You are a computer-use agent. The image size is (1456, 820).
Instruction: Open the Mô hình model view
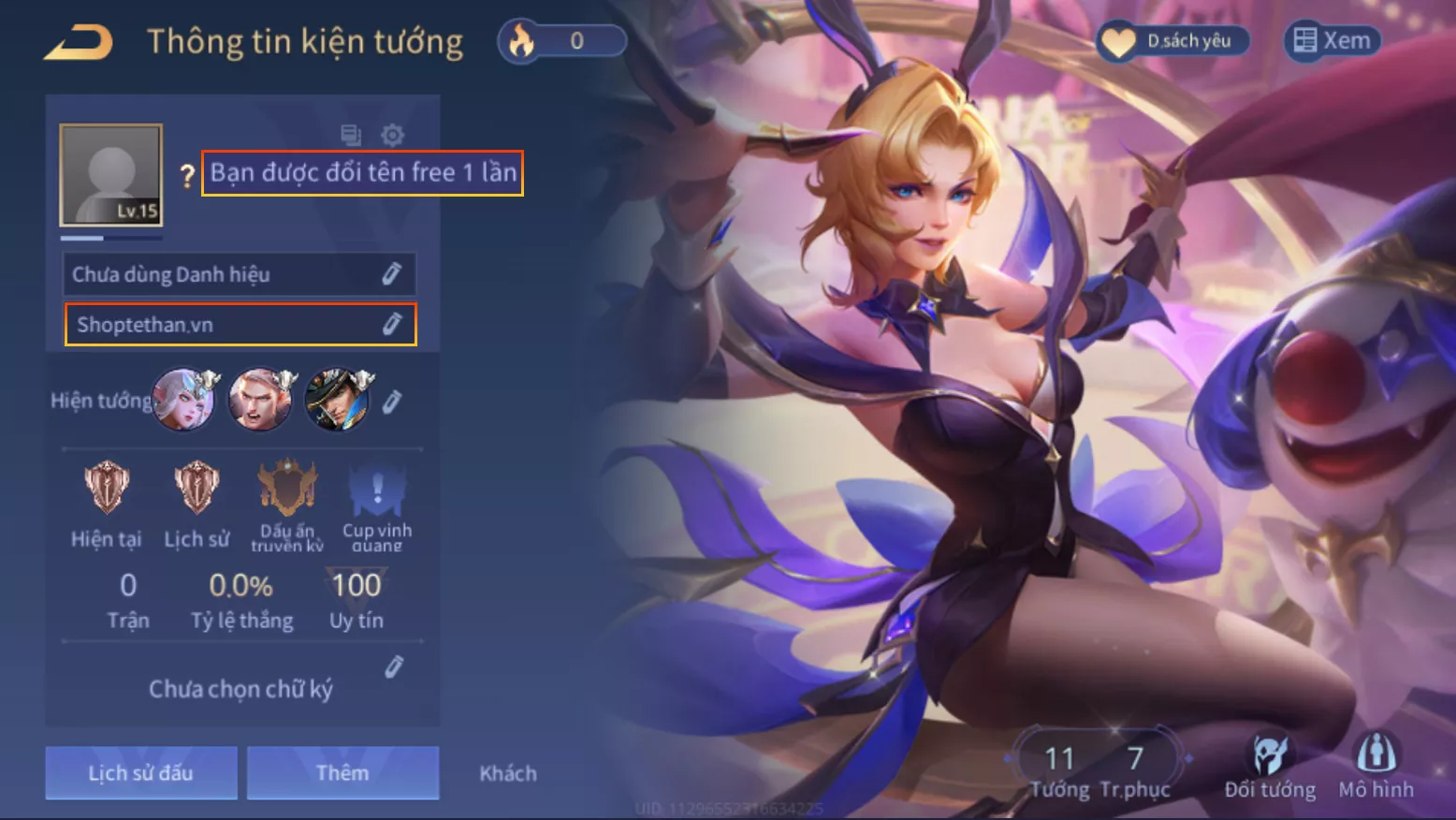click(x=1376, y=766)
